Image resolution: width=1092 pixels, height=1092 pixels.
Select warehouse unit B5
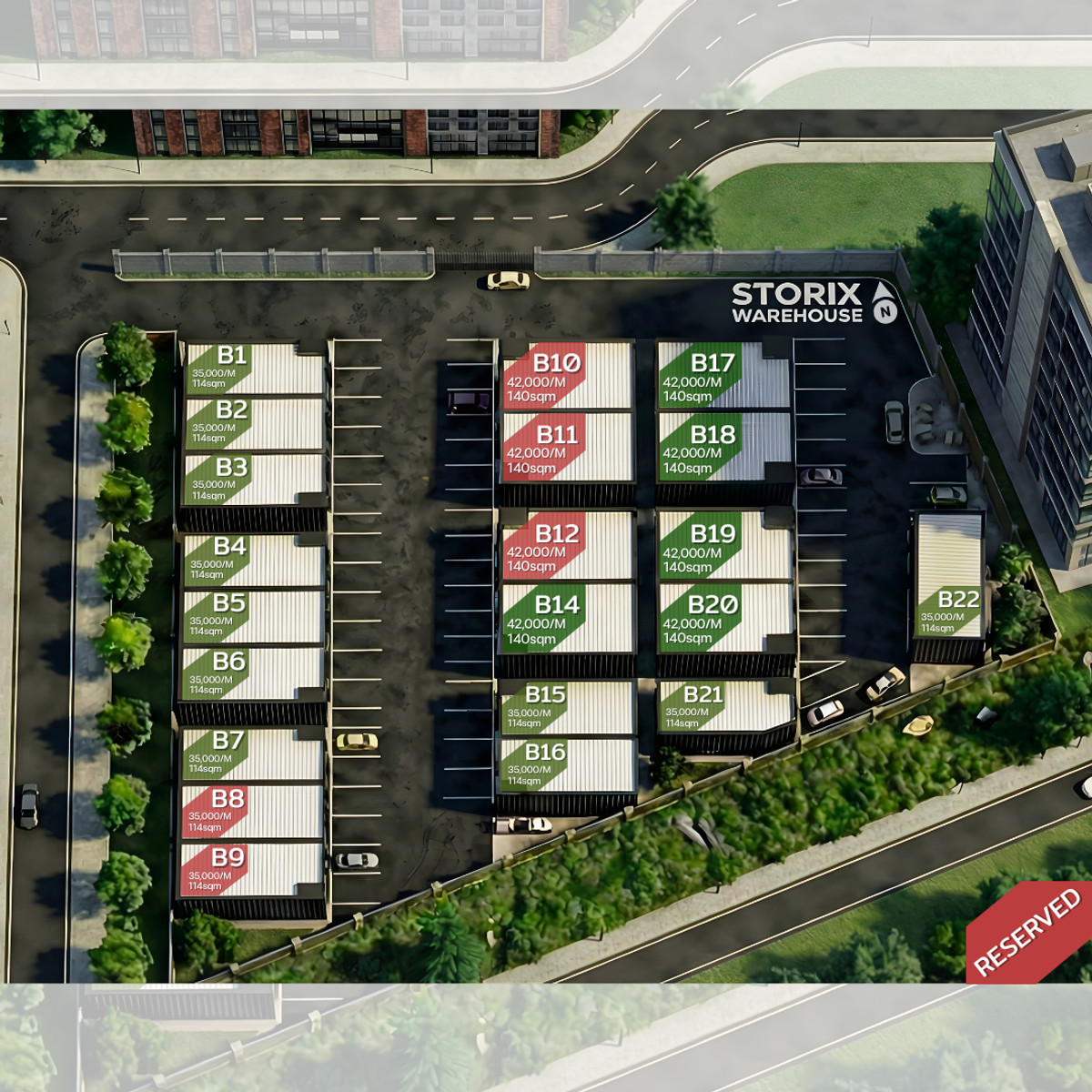pos(254,616)
